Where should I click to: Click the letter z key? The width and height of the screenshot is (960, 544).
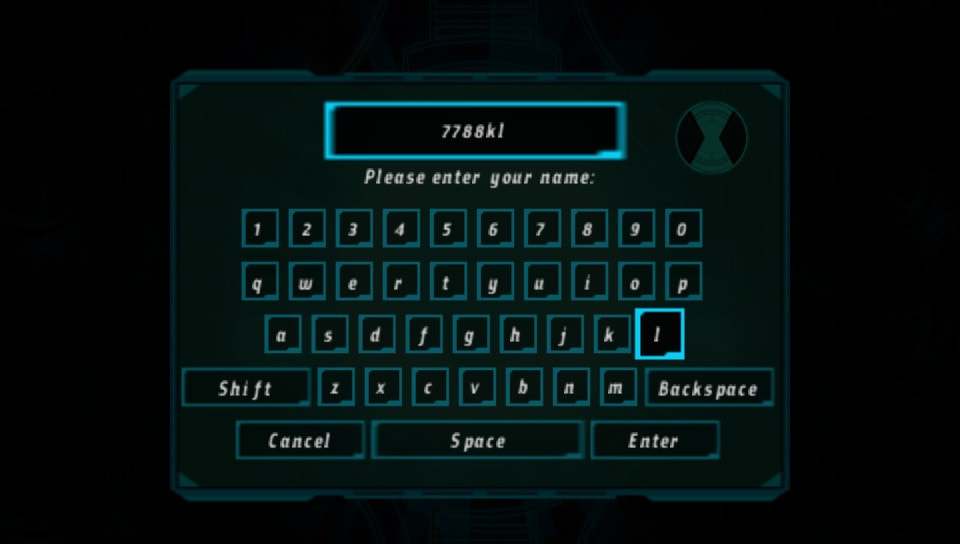pyautogui.click(x=335, y=388)
